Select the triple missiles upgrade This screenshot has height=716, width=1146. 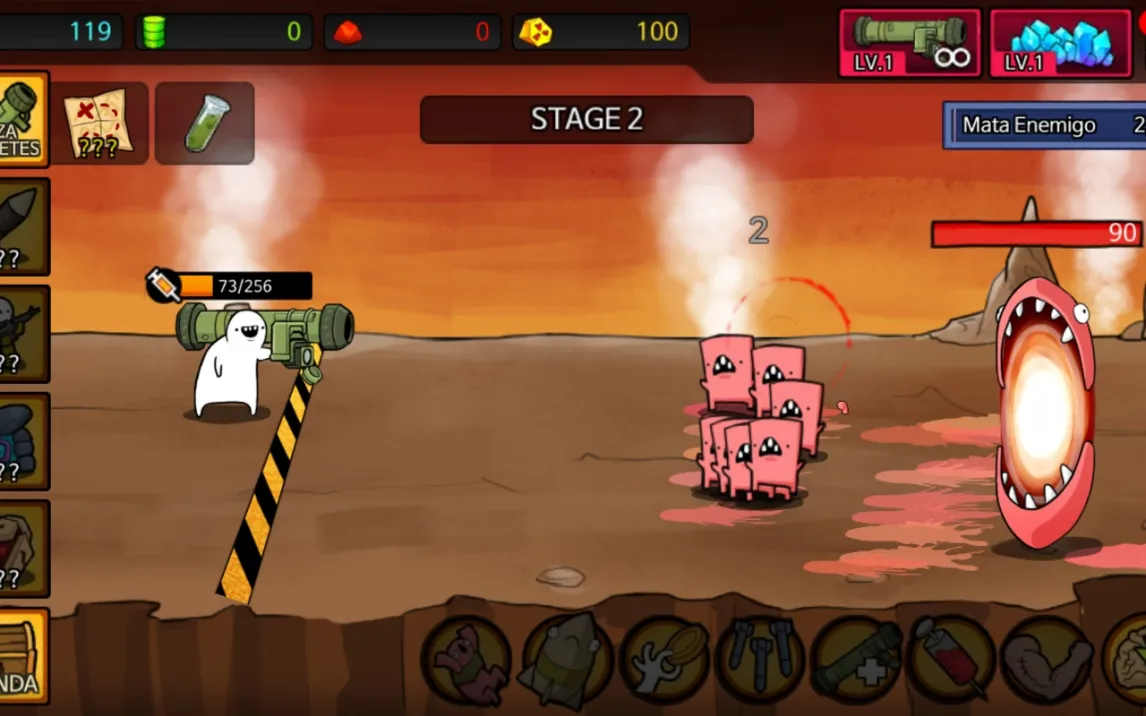pos(761,660)
